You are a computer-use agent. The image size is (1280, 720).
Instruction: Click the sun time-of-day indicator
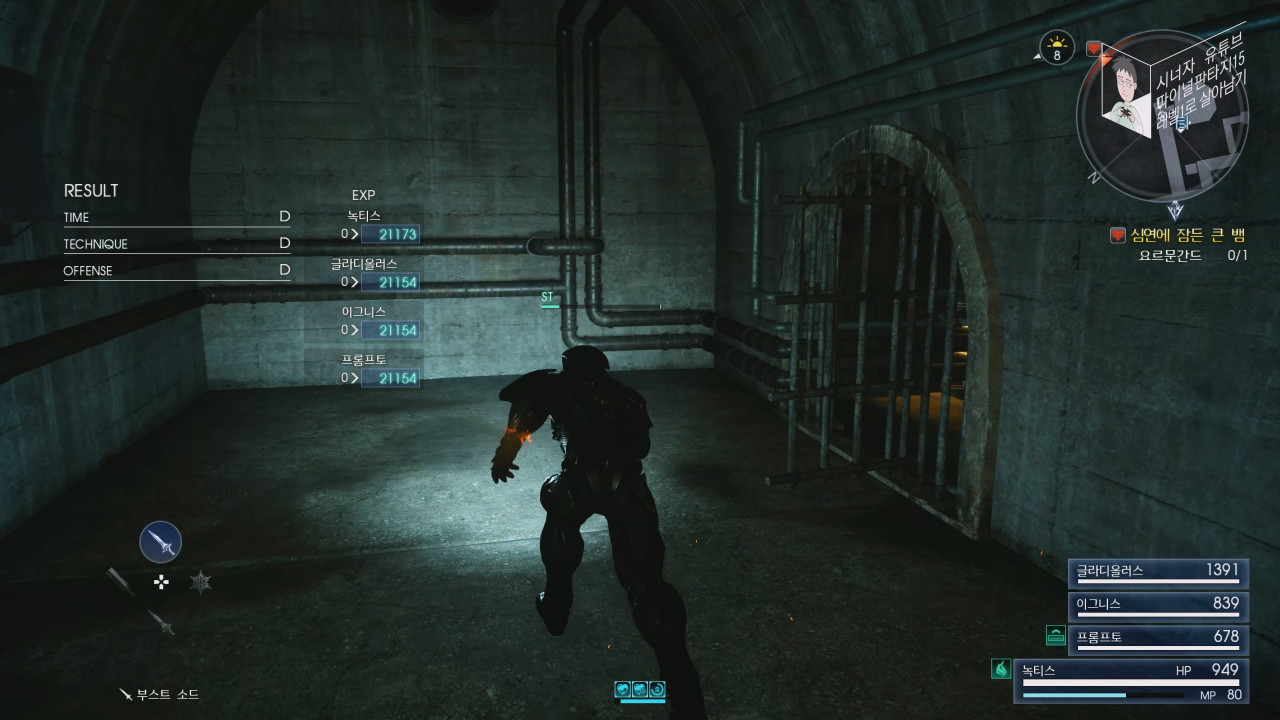(1056, 46)
